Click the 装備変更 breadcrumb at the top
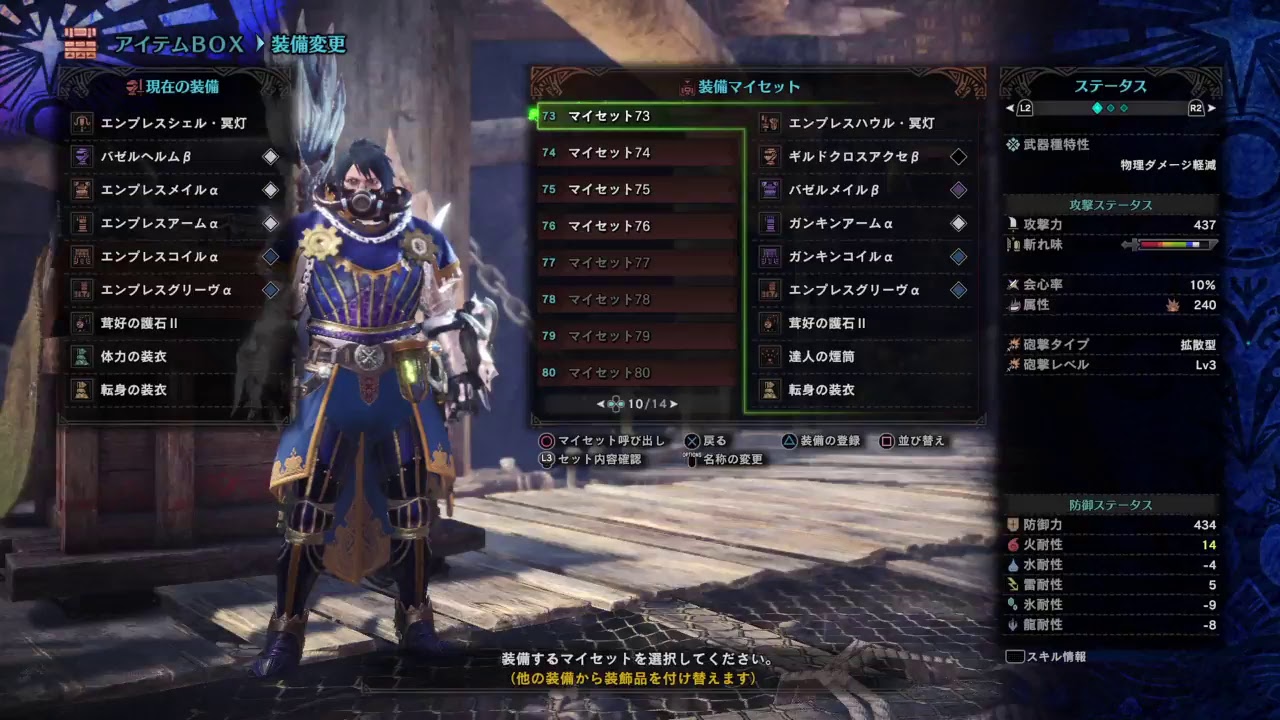The height and width of the screenshot is (720, 1280). coord(308,42)
